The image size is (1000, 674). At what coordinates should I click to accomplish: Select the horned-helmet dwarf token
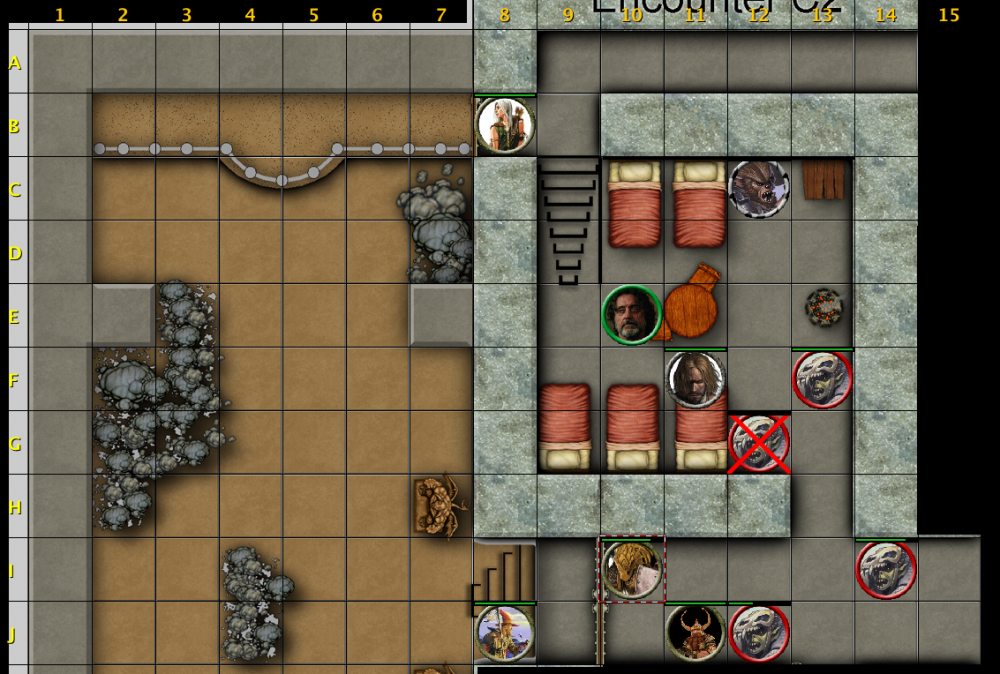click(x=696, y=633)
